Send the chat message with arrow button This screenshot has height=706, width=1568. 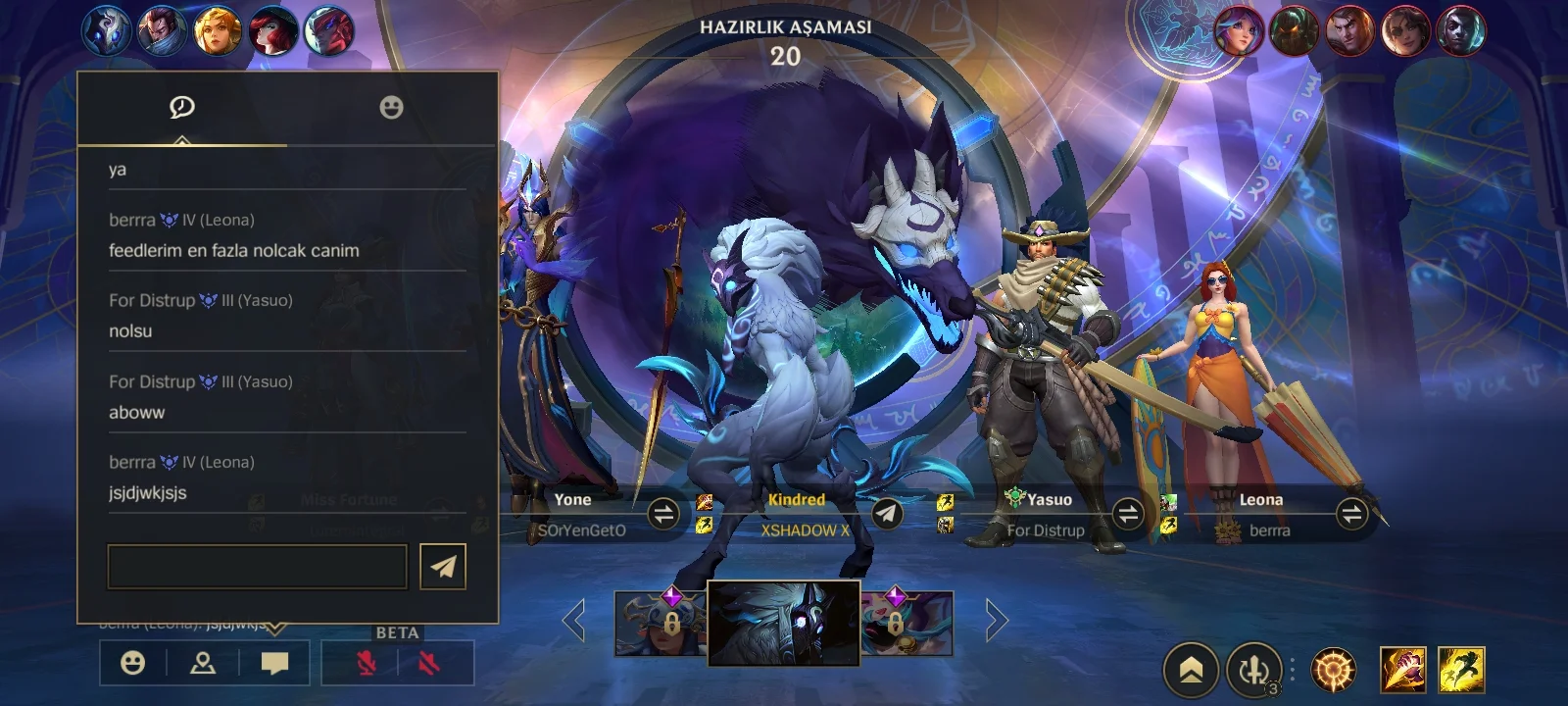pyautogui.click(x=443, y=567)
